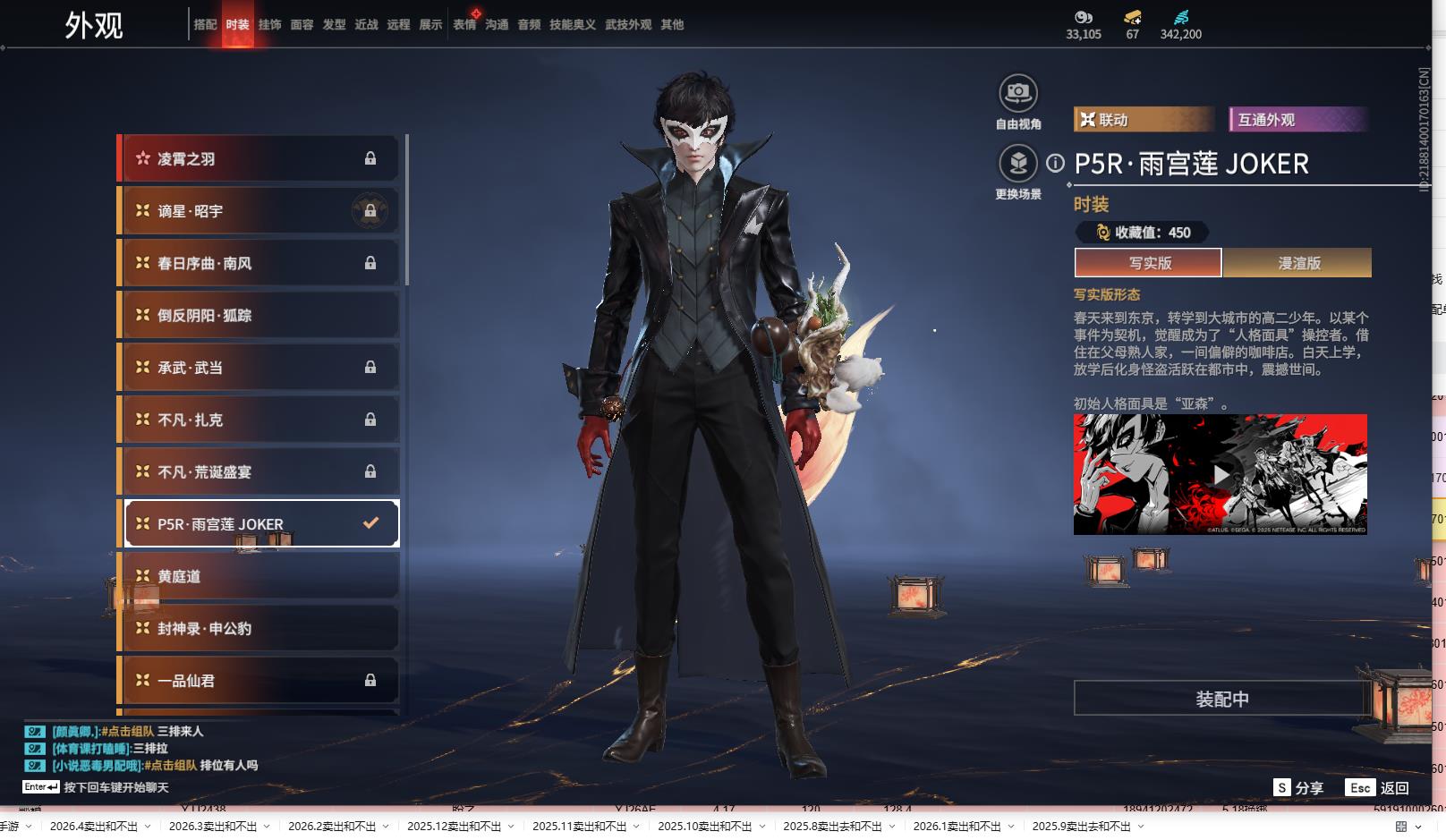Screen dimensions: 1446x840
Task: Play the Joker preview video
Action: click(x=1221, y=474)
